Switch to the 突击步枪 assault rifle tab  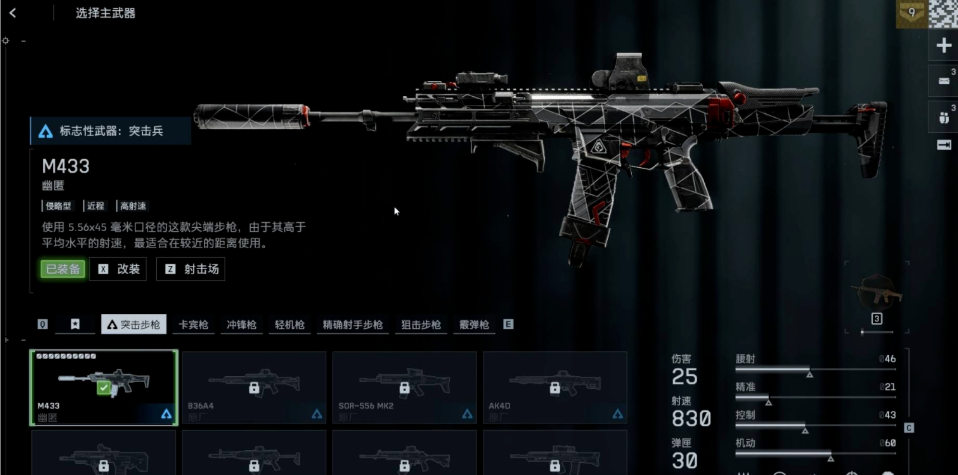click(x=133, y=325)
